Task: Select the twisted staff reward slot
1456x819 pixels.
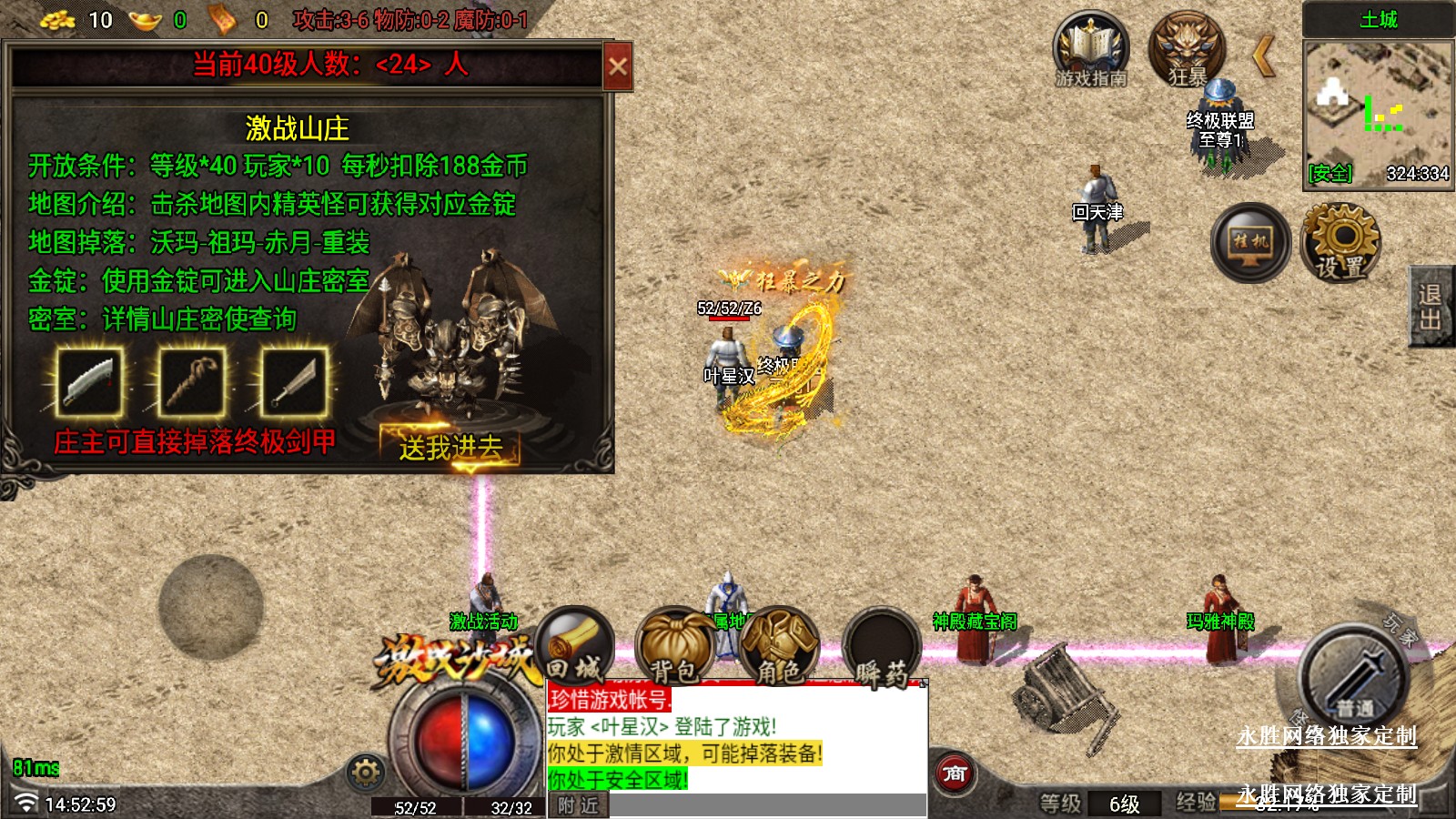Action: pyautogui.click(x=192, y=382)
